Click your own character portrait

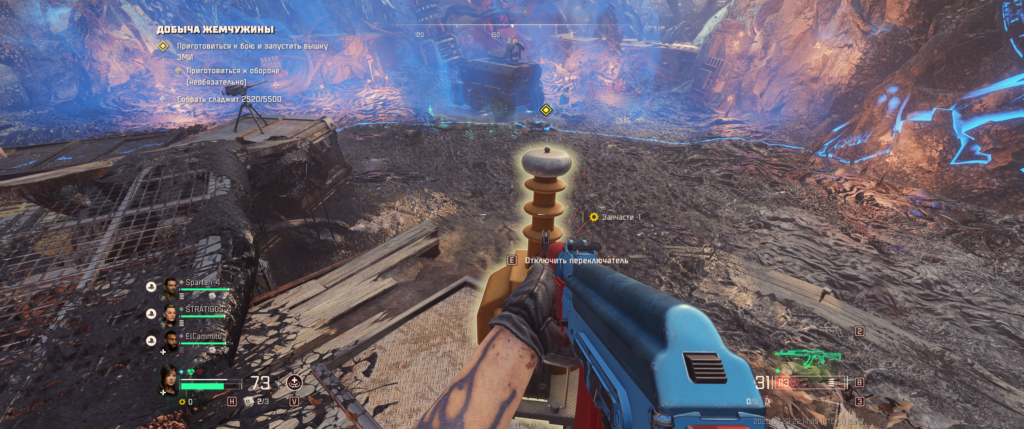(x=171, y=380)
